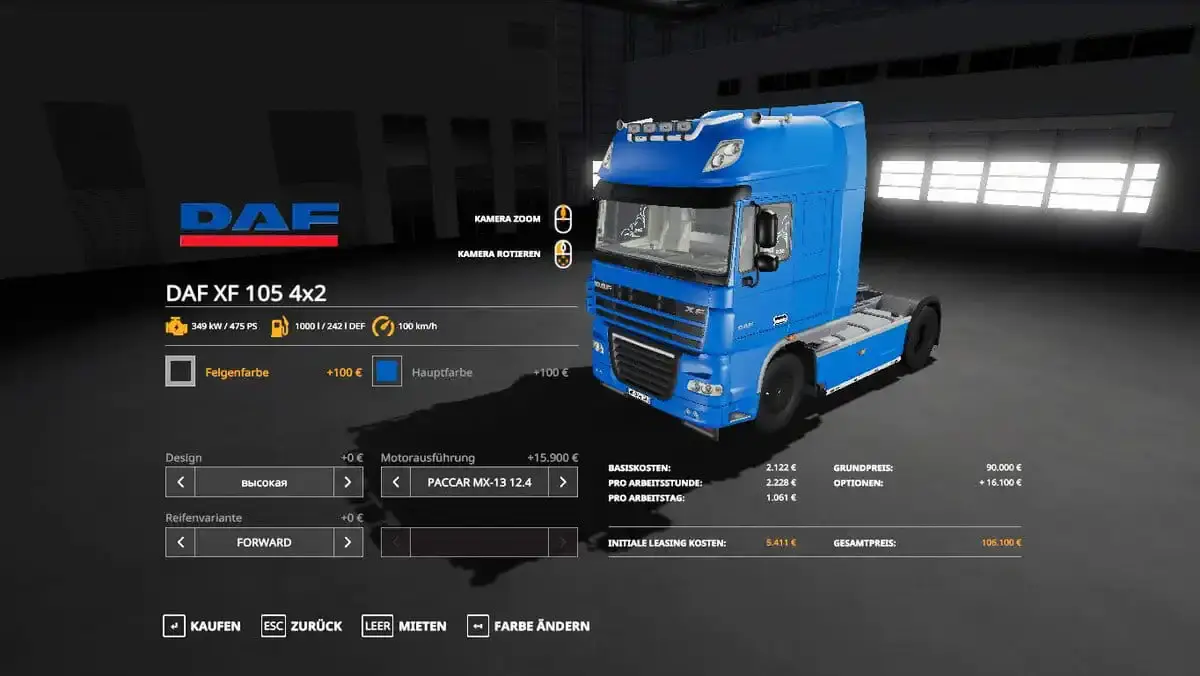Switch Motorausführung to the previous engine
The height and width of the screenshot is (676, 1200).
396,482
